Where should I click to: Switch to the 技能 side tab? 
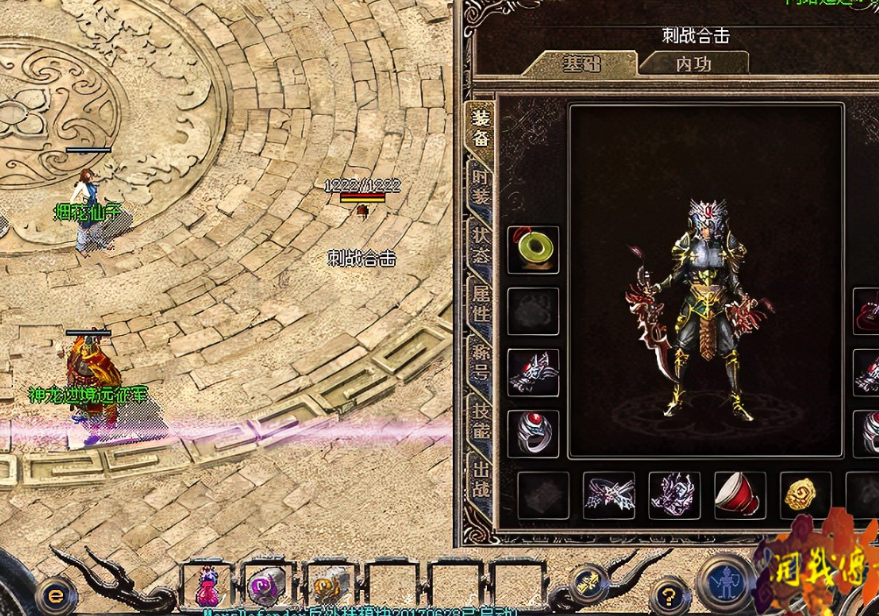481,411
